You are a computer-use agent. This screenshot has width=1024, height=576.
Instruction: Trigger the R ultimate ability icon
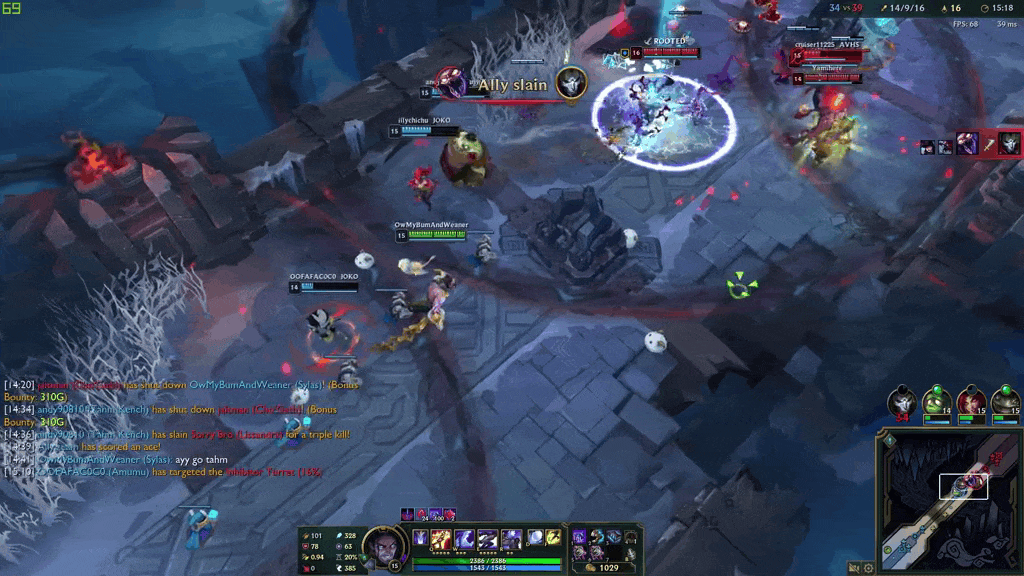511,539
